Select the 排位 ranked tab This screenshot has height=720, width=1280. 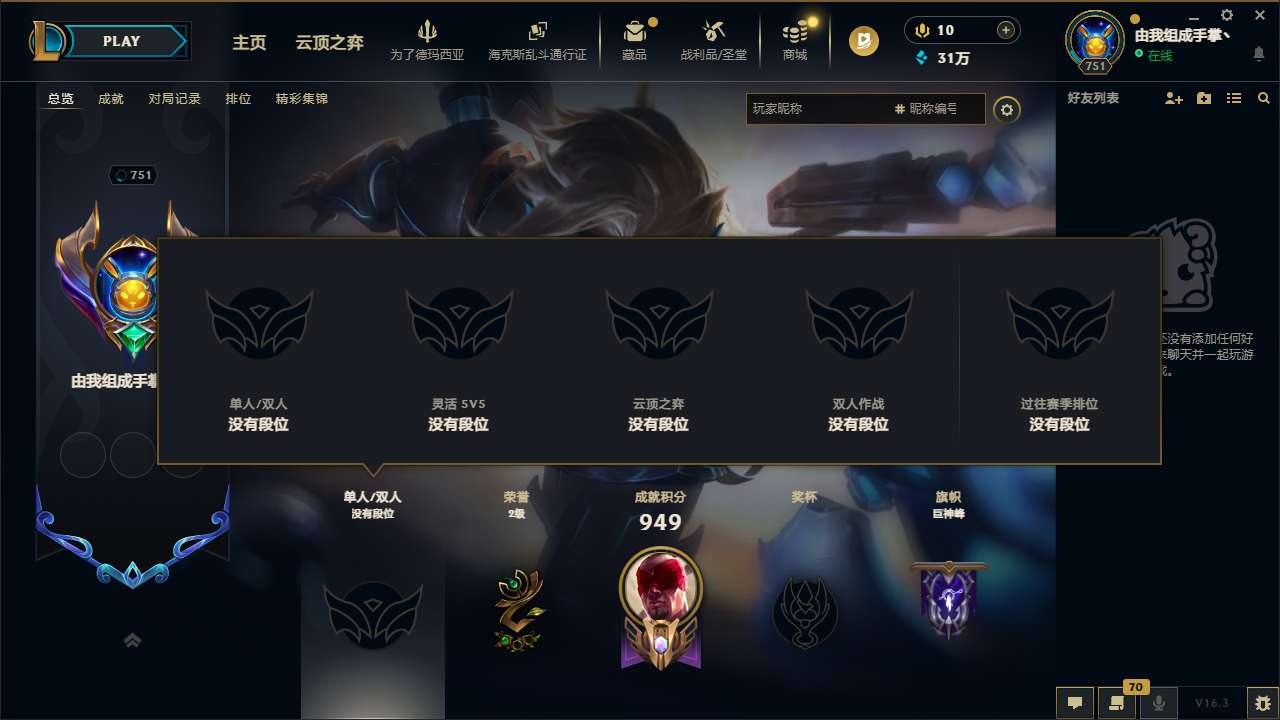[238, 99]
